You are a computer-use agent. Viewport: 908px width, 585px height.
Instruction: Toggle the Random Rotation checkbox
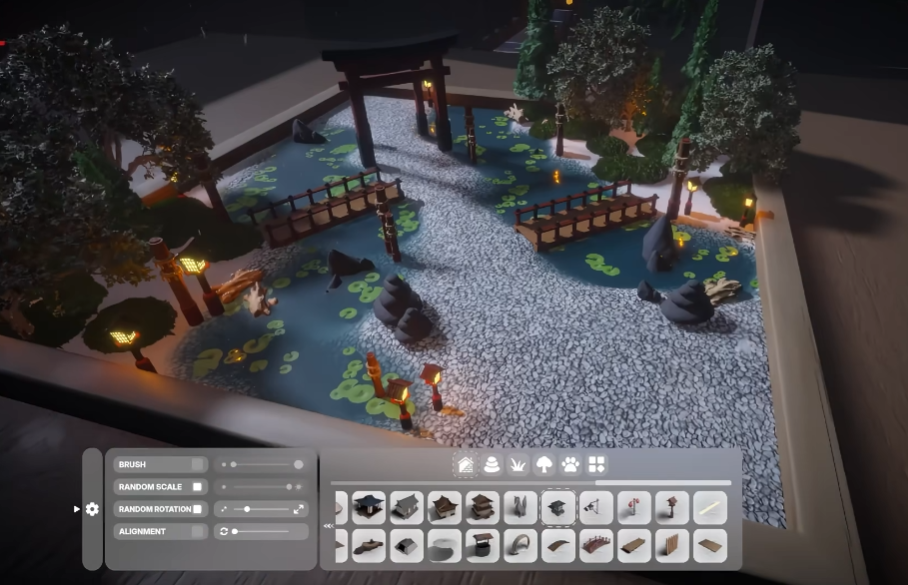tap(198, 509)
